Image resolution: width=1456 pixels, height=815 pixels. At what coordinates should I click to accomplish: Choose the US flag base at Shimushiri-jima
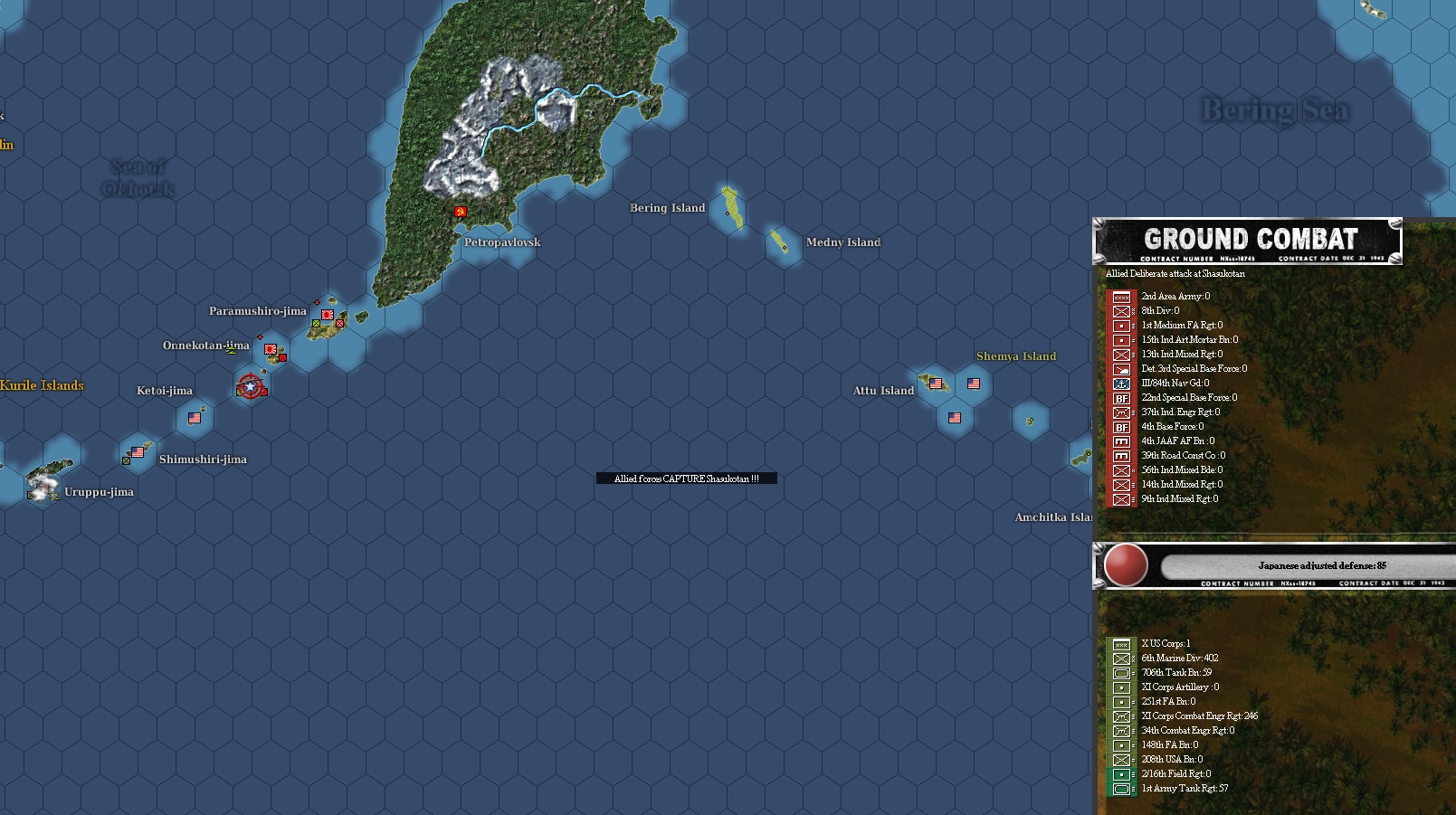tap(138, 451)
